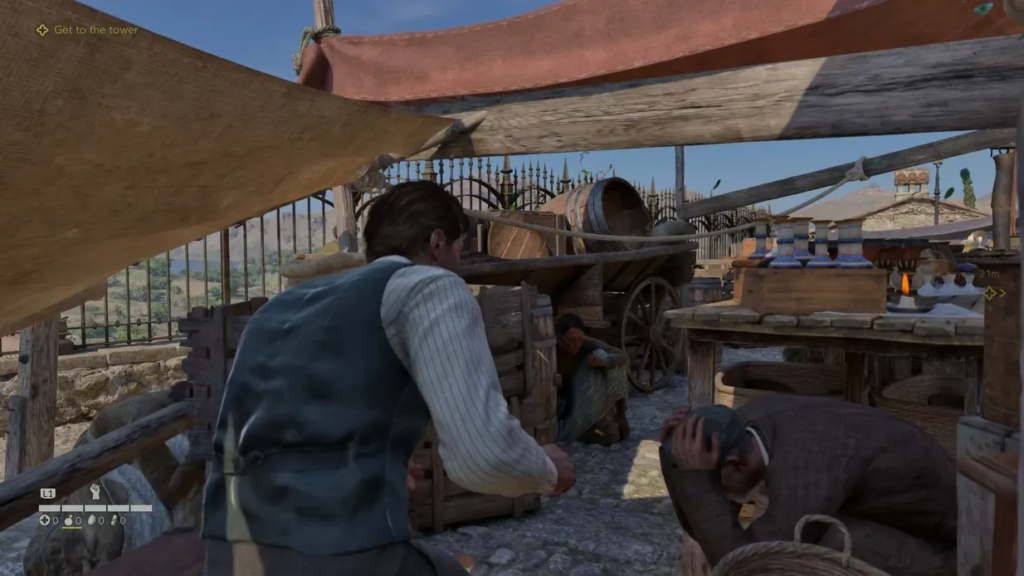The height and width of the screenshot is (576, 1024).
Task: Choose the bandage wrap item icon
Action: (115, 520)
